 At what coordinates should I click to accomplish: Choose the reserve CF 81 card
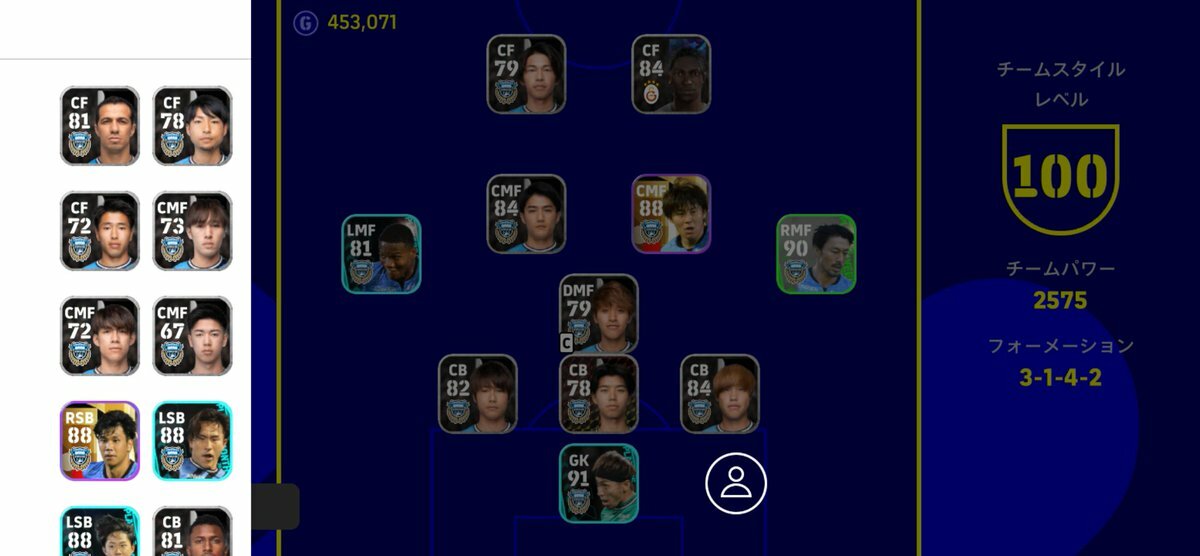coord(99,126)
